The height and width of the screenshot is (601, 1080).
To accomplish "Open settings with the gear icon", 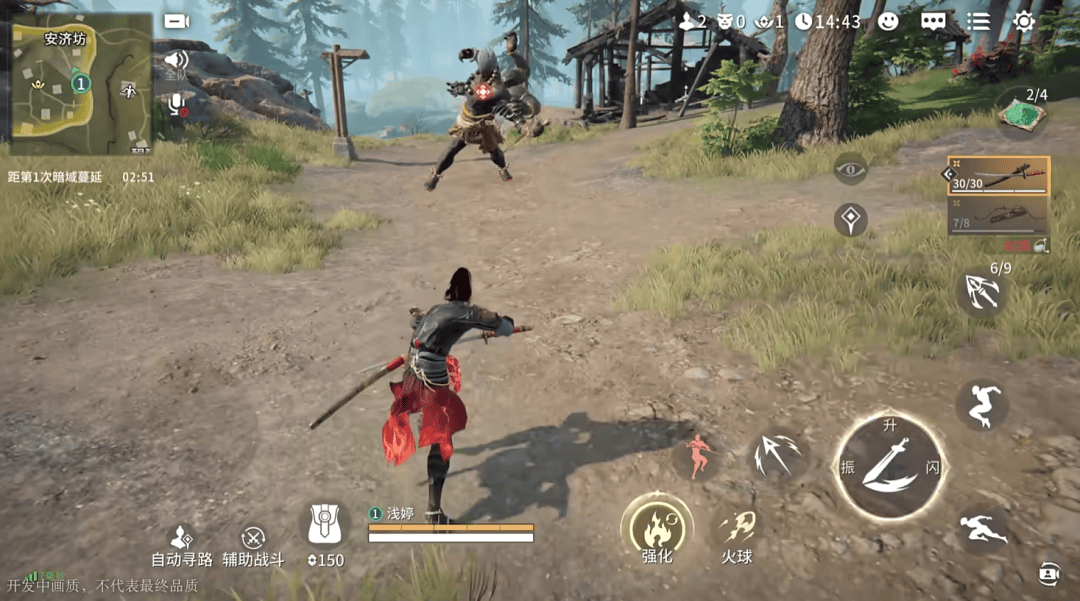I will pos(1024,21).
